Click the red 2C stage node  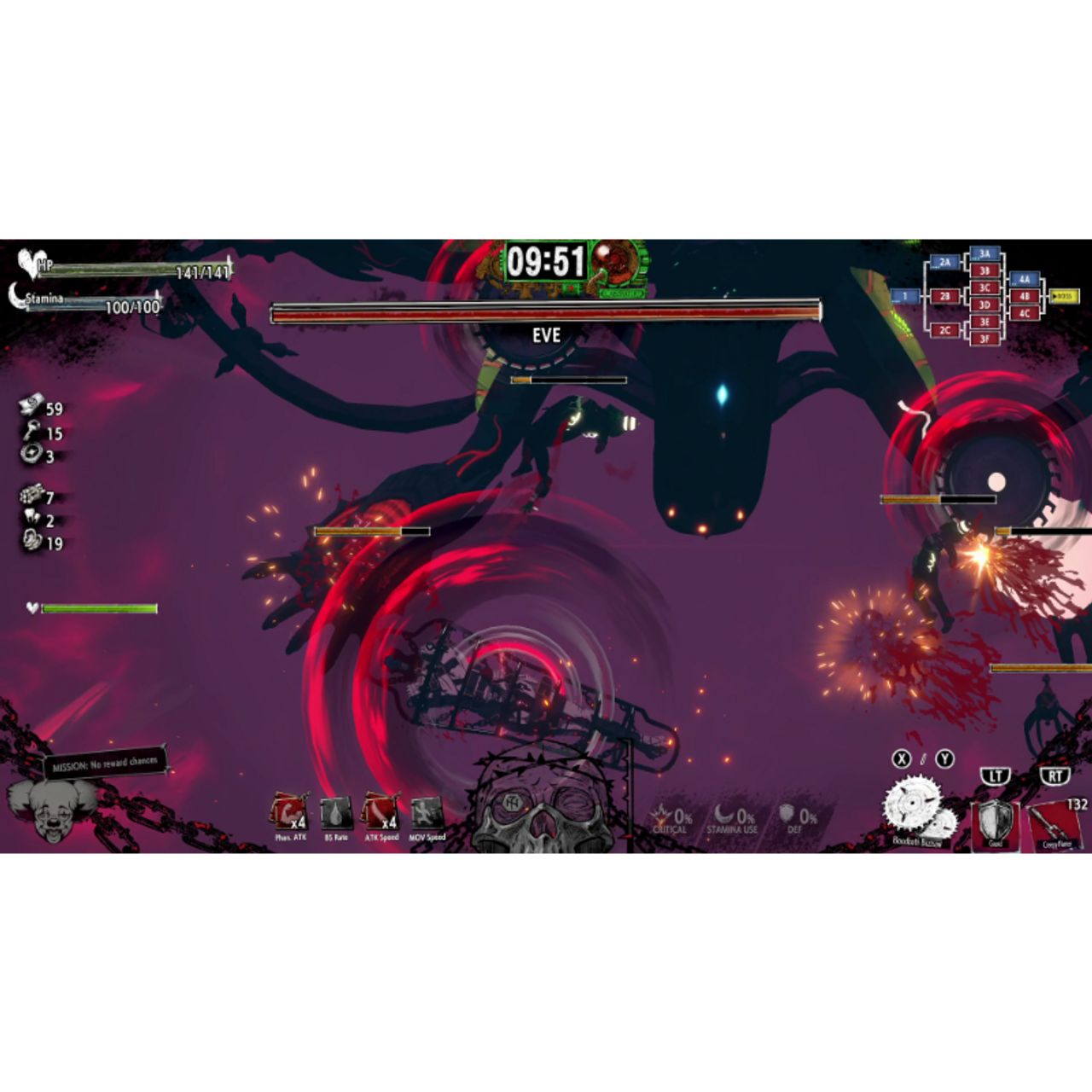(x=944, y=330)
